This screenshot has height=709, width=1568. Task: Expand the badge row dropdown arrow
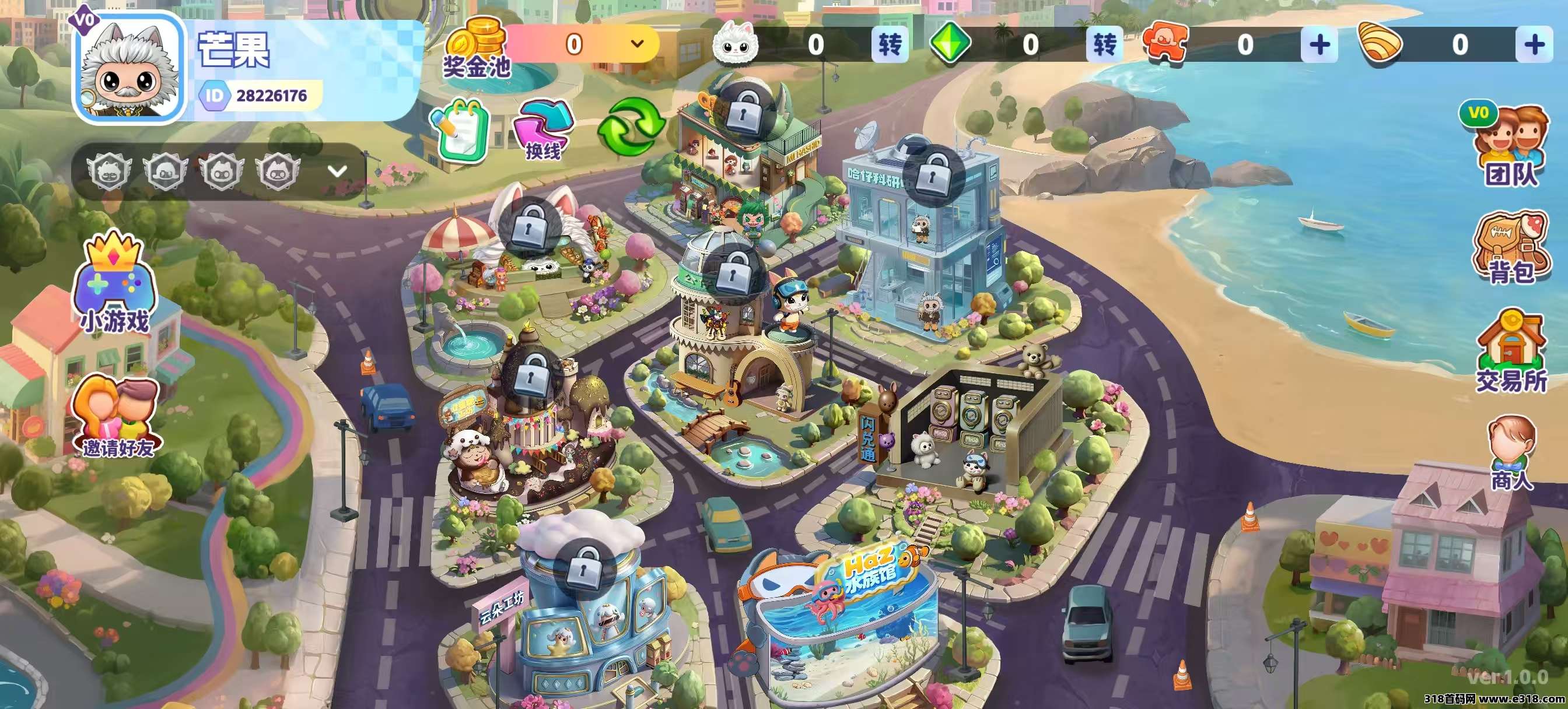point(337,171)
